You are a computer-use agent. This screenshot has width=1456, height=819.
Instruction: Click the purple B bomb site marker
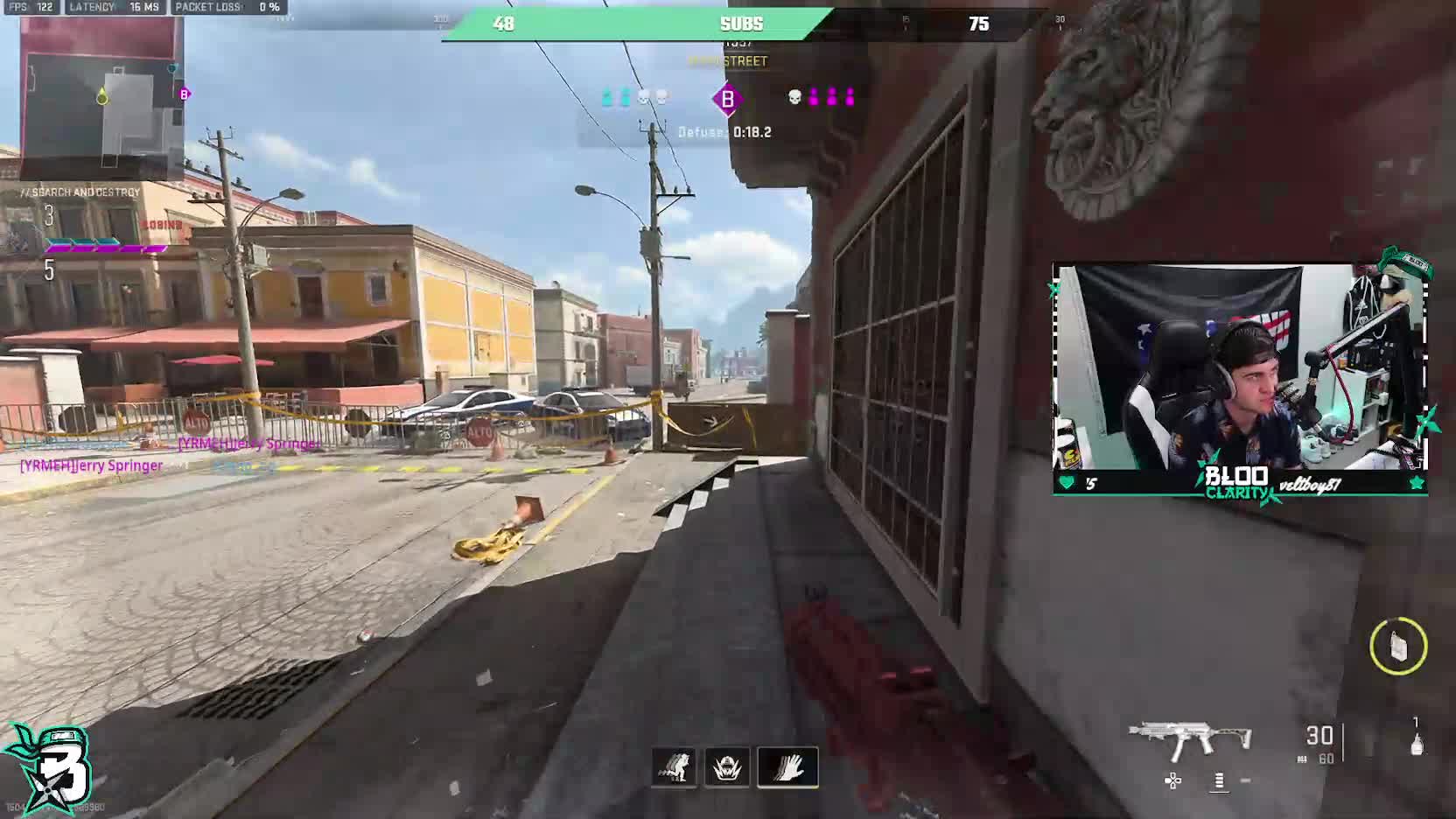click(x=727, y=99)
